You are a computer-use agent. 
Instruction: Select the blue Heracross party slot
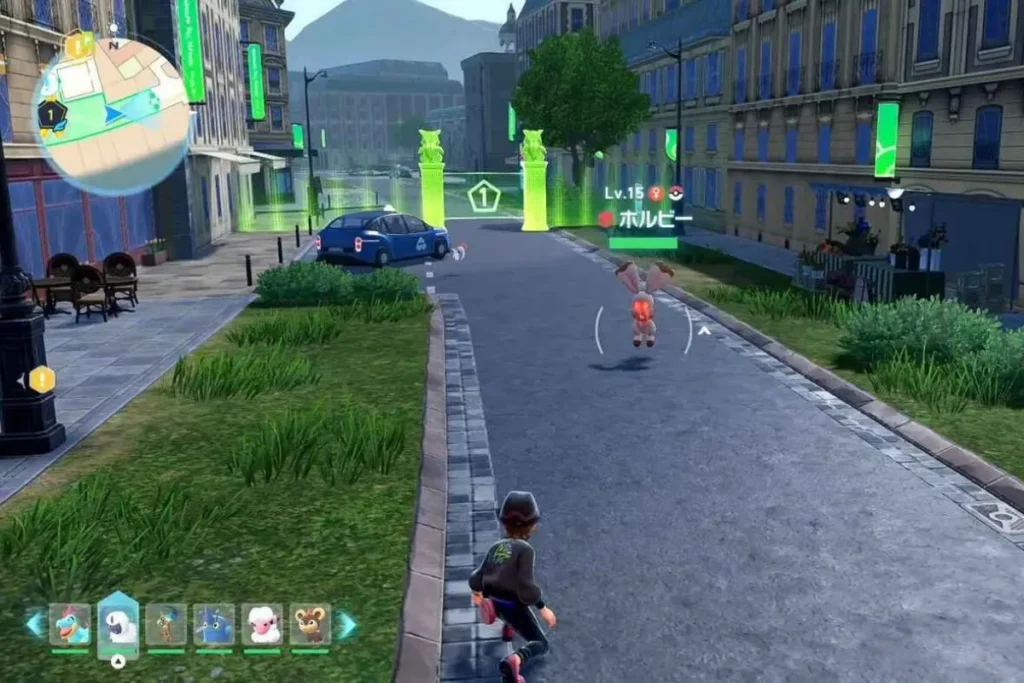(214, 624)
